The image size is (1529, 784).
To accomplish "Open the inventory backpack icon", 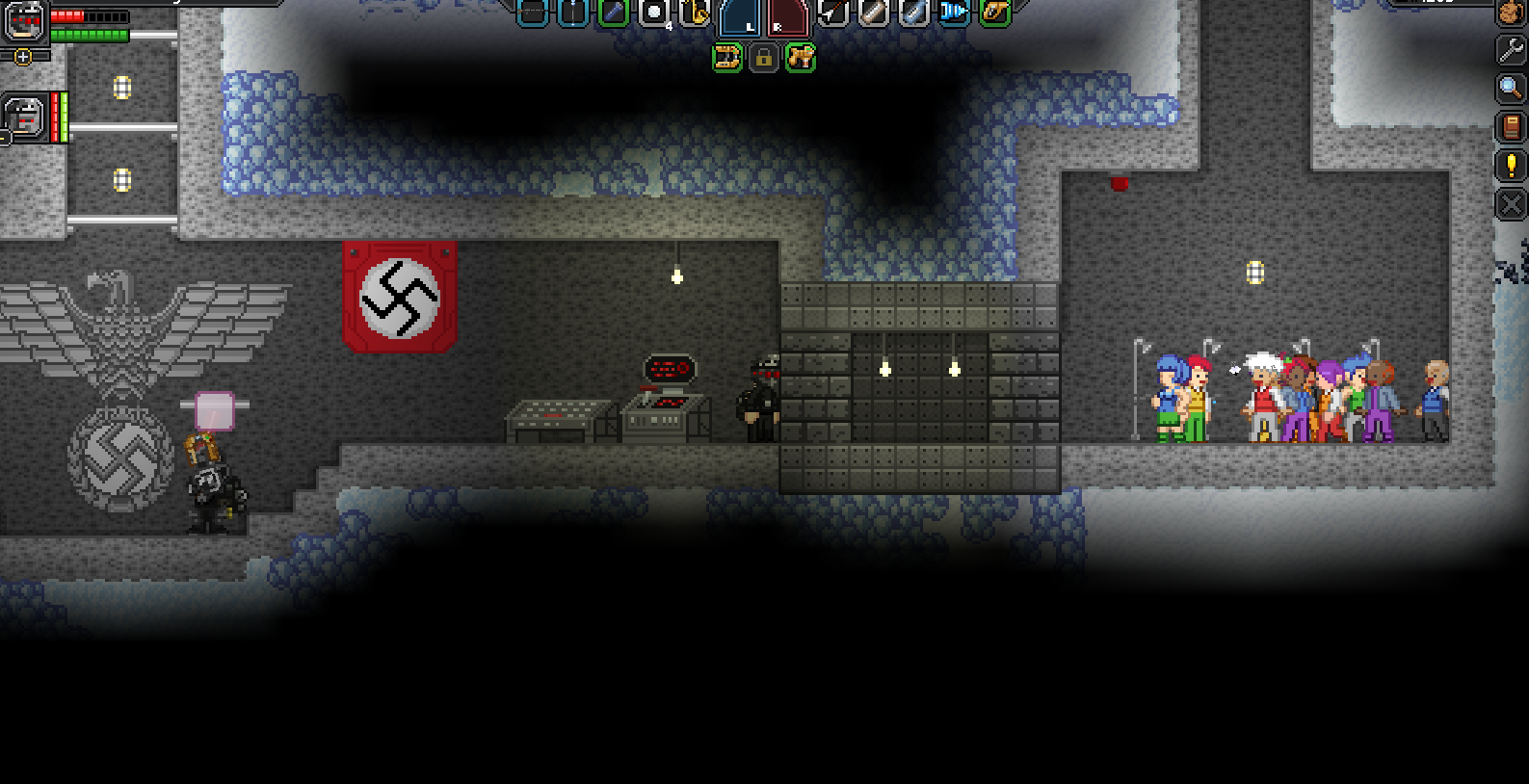I will tap(1510, 13).
